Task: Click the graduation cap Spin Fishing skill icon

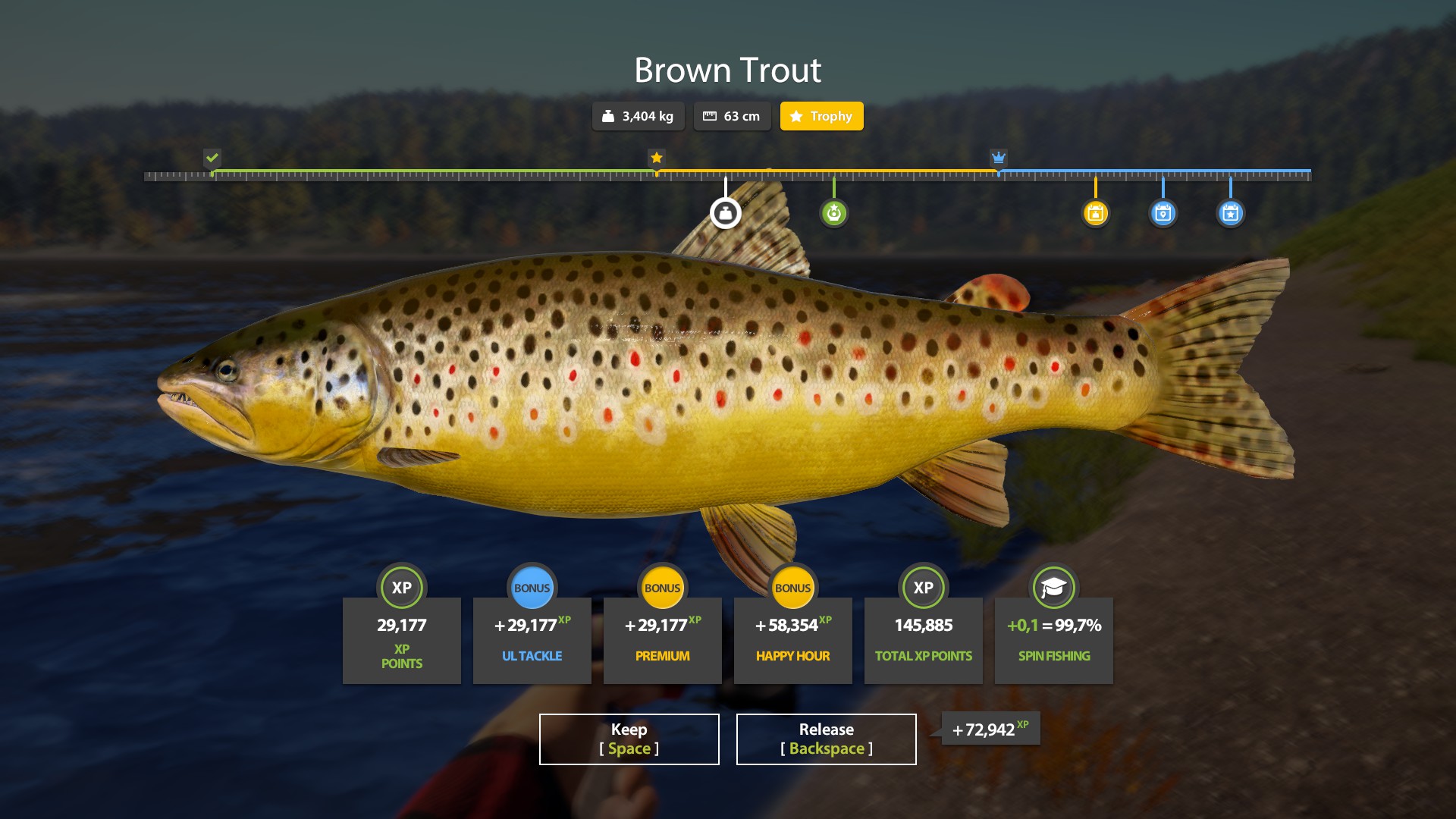Action: click(1053, 588)
